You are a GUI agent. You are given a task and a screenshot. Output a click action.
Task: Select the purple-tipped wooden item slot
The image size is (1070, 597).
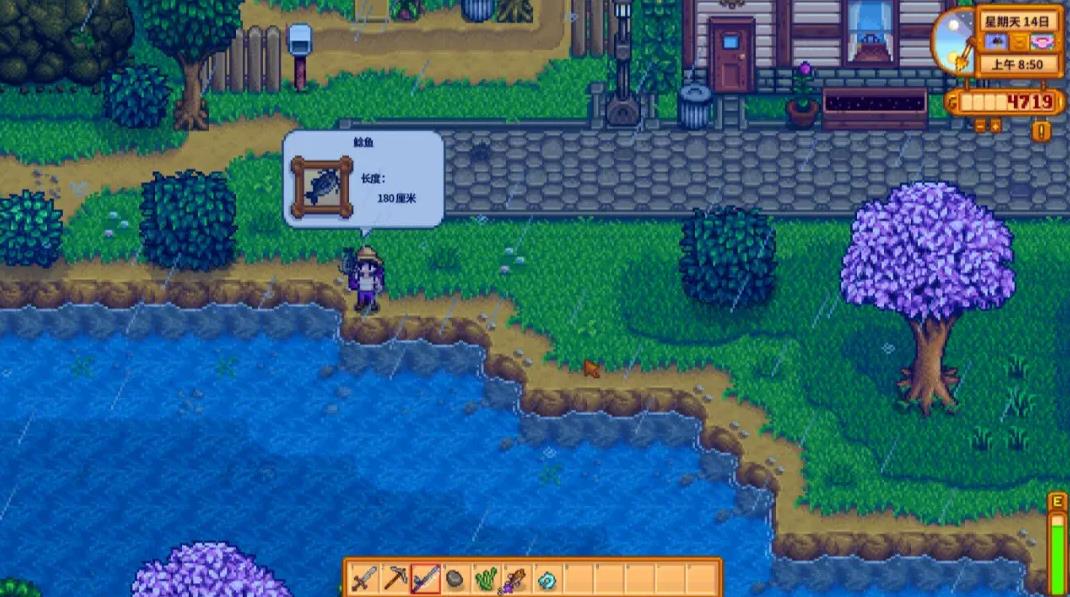pos(516,578)
